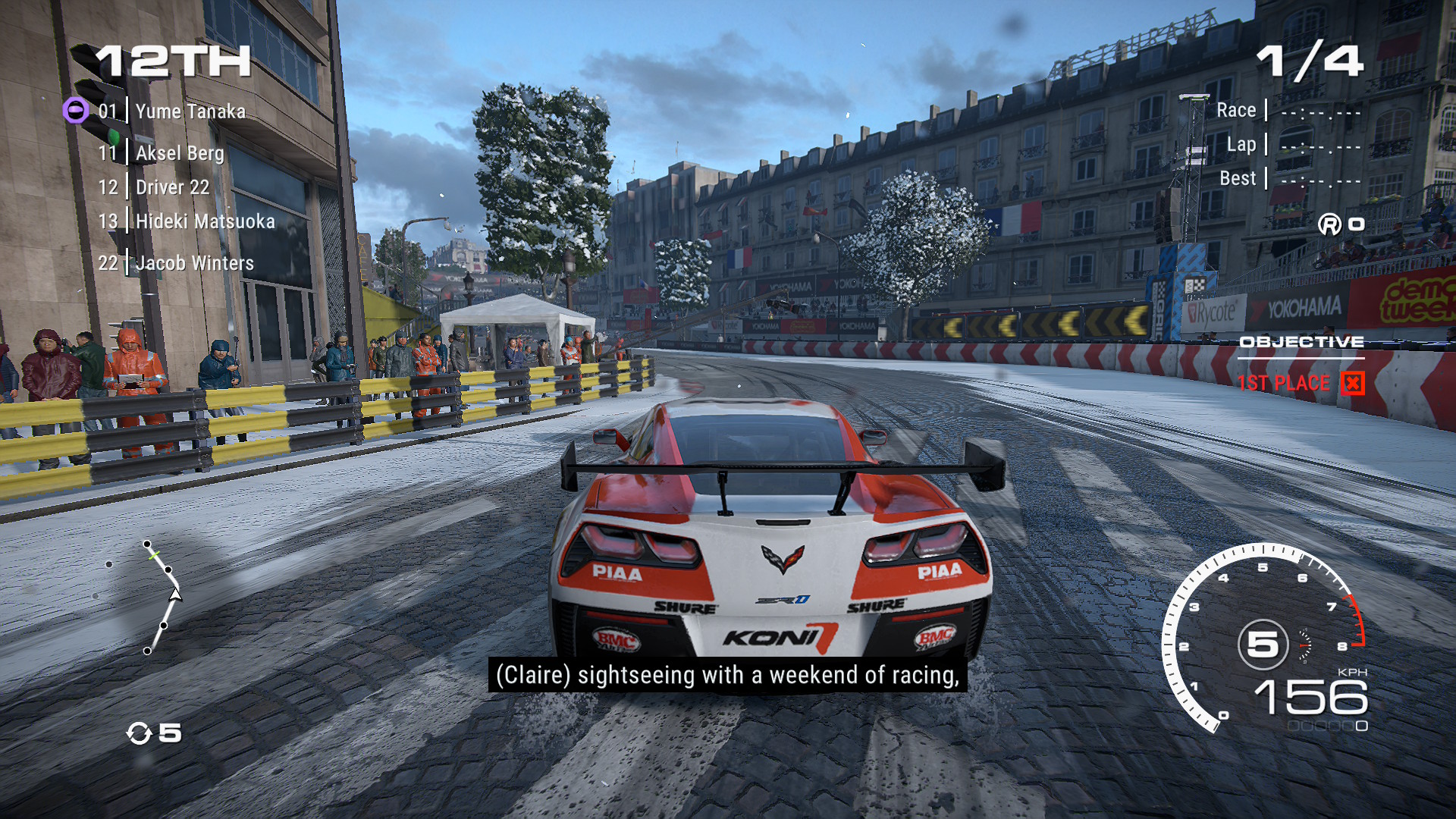The height and width of the screenshot is (819, 1456).
Task: Click the purple icon beside Yume Tanaka
Action: pos(75,111)
